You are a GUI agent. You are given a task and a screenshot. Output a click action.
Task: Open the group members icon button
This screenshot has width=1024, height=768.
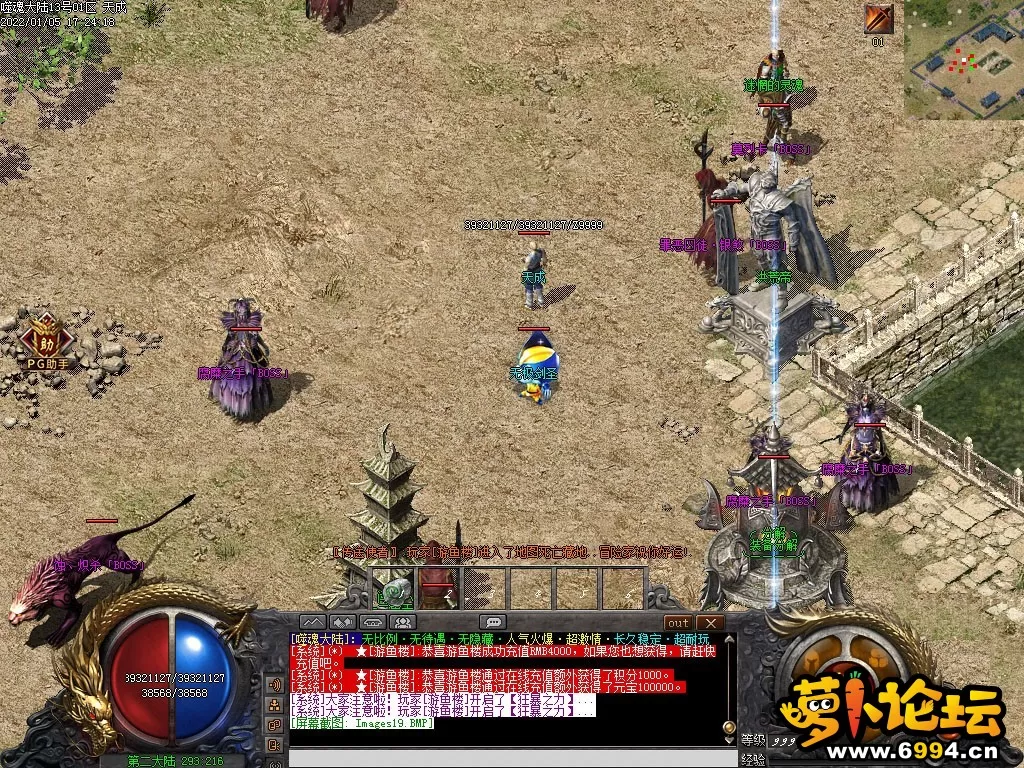point(405,622)
